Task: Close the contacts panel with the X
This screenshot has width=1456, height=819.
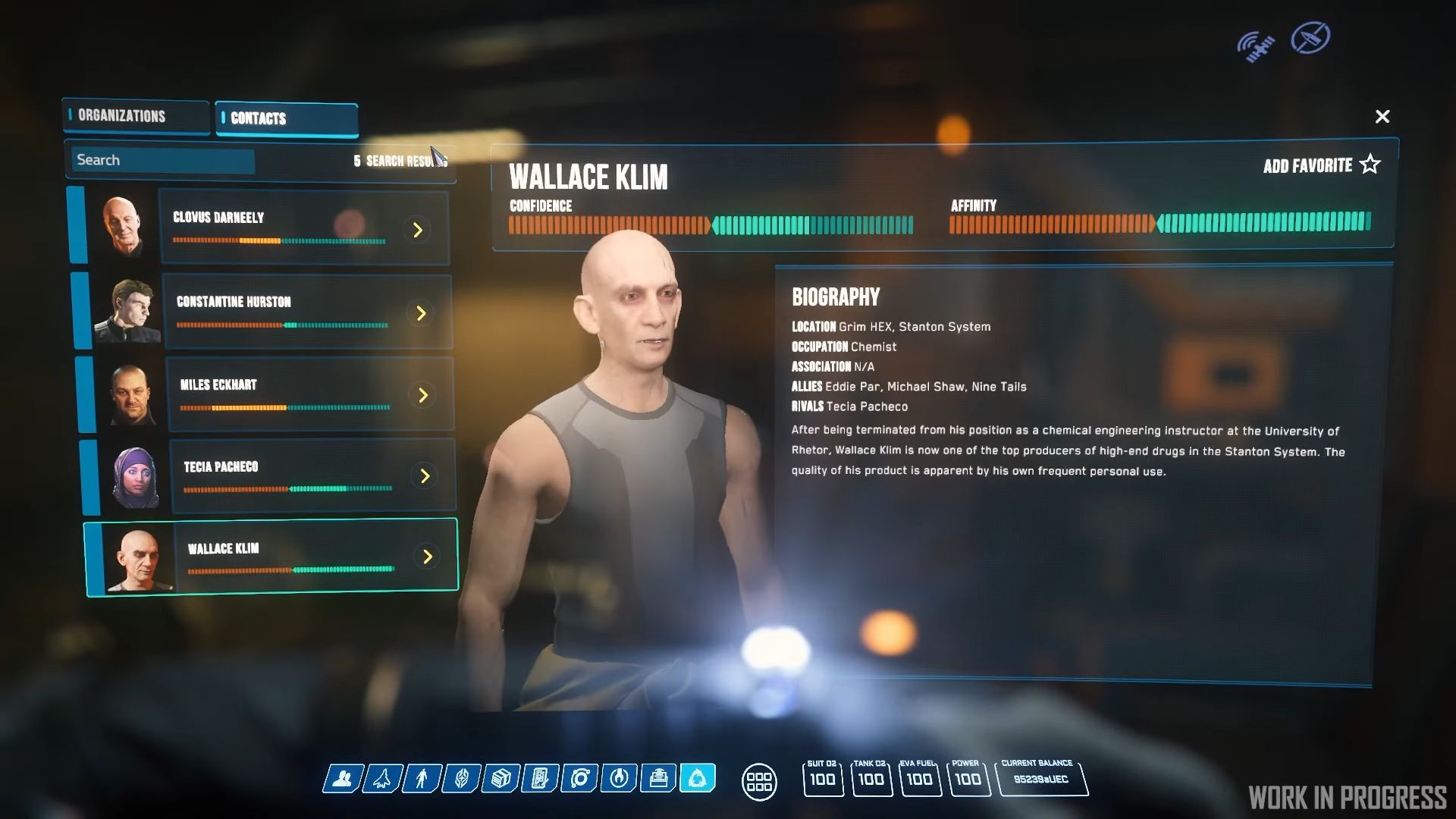Action: coord(1382,117)
